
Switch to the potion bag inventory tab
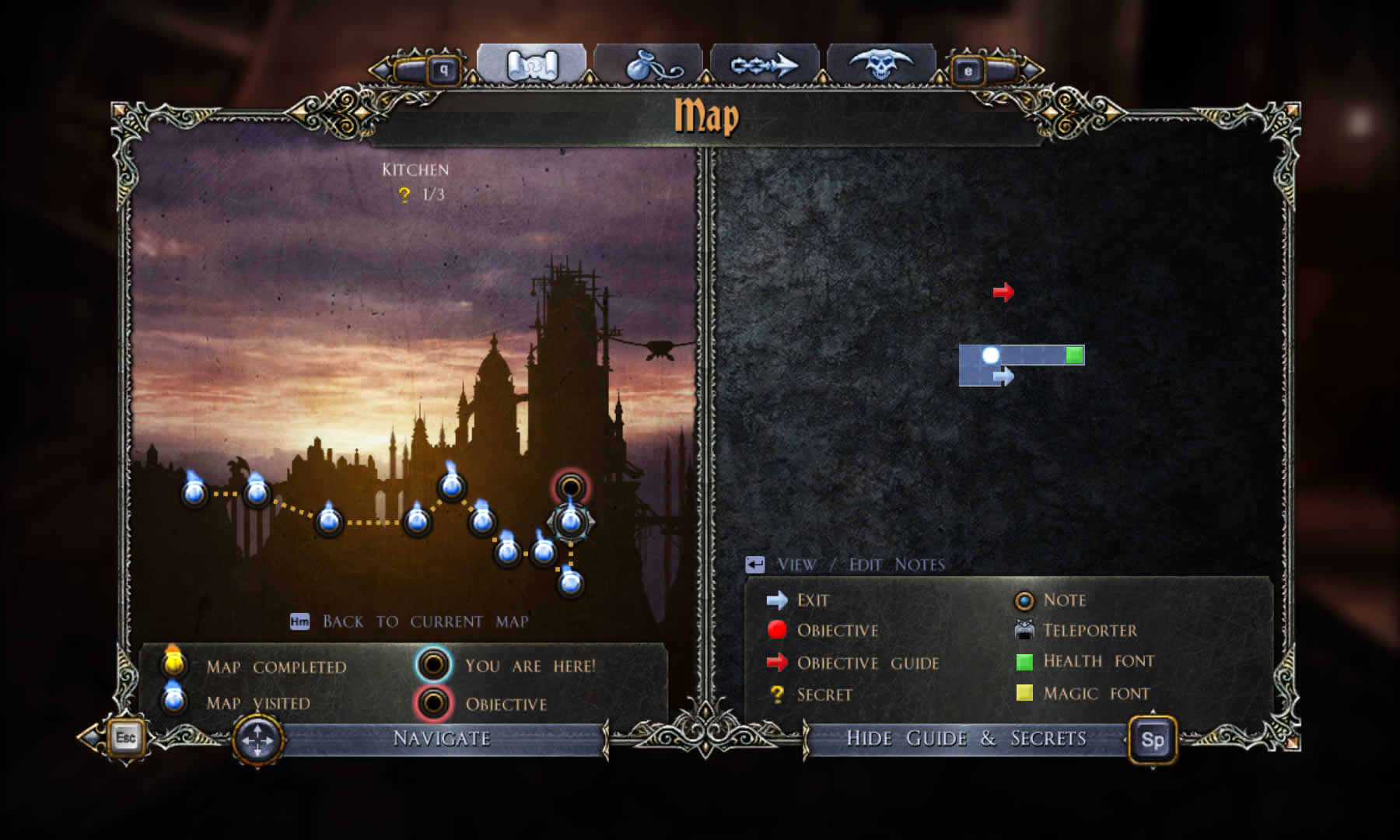tap(648, 65)
